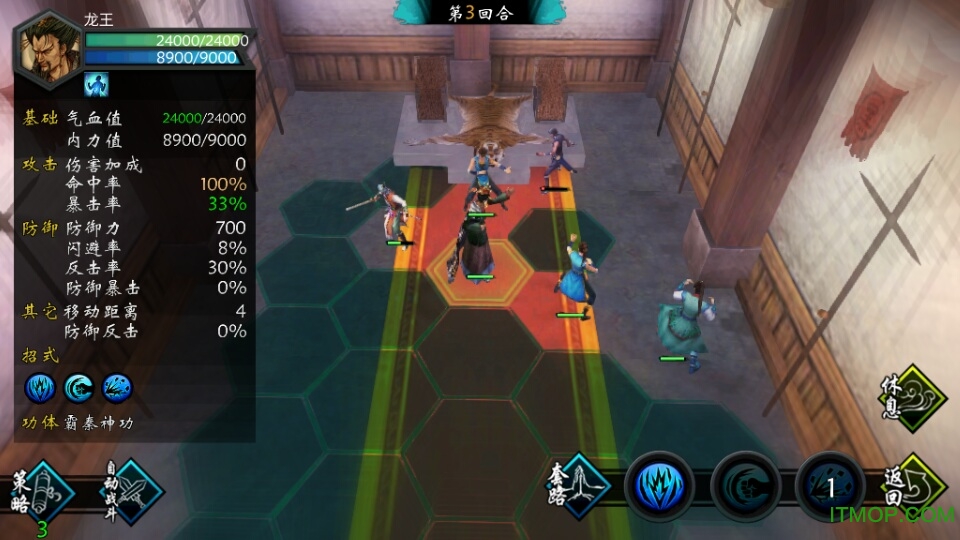Activate the blue spikes skill on the bottom bar

click(x=659, y=487)
